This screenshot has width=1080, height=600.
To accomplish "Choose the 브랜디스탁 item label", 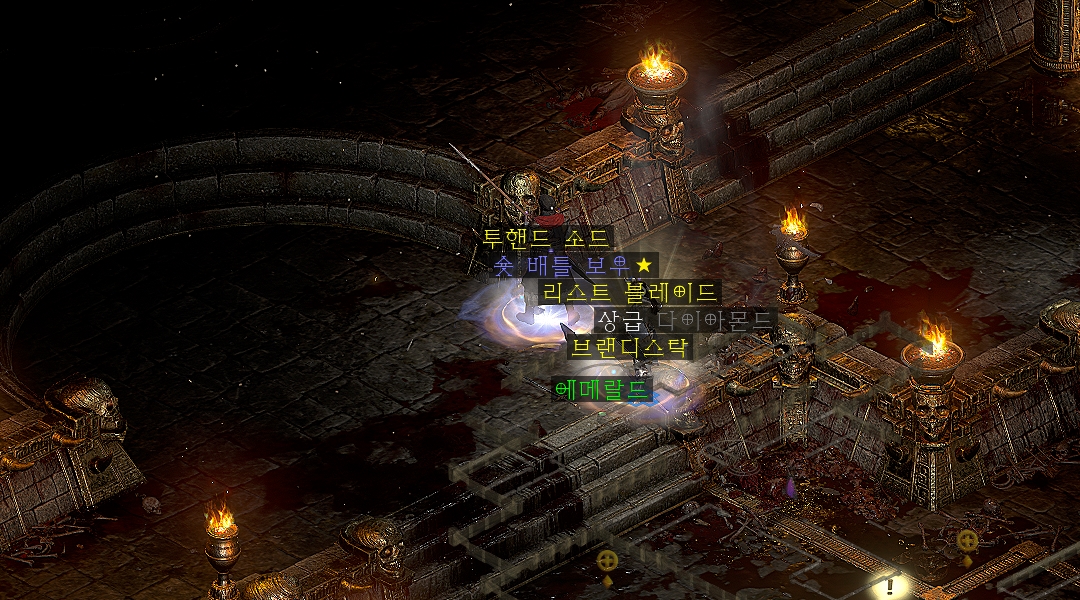I will point(629,348).
